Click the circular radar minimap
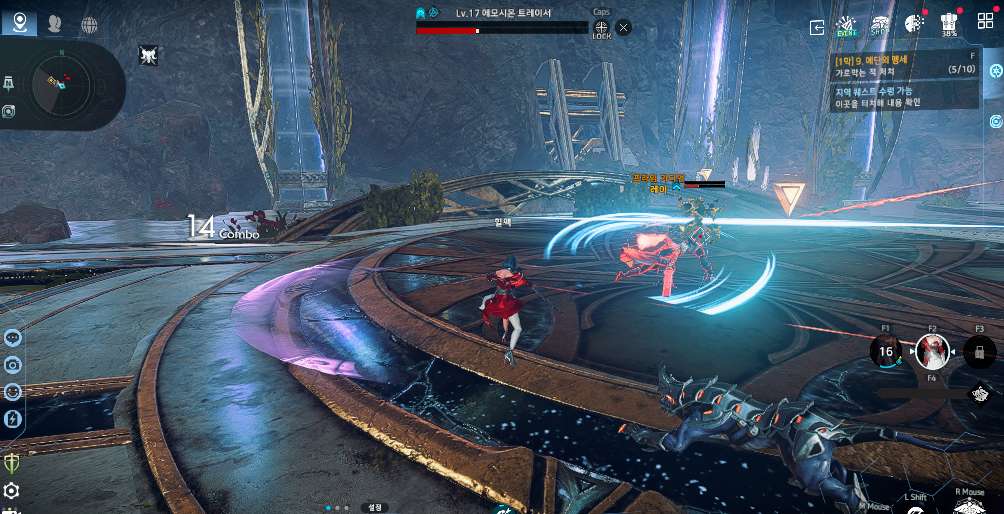 pyautogui.click(x=60, y=85)
